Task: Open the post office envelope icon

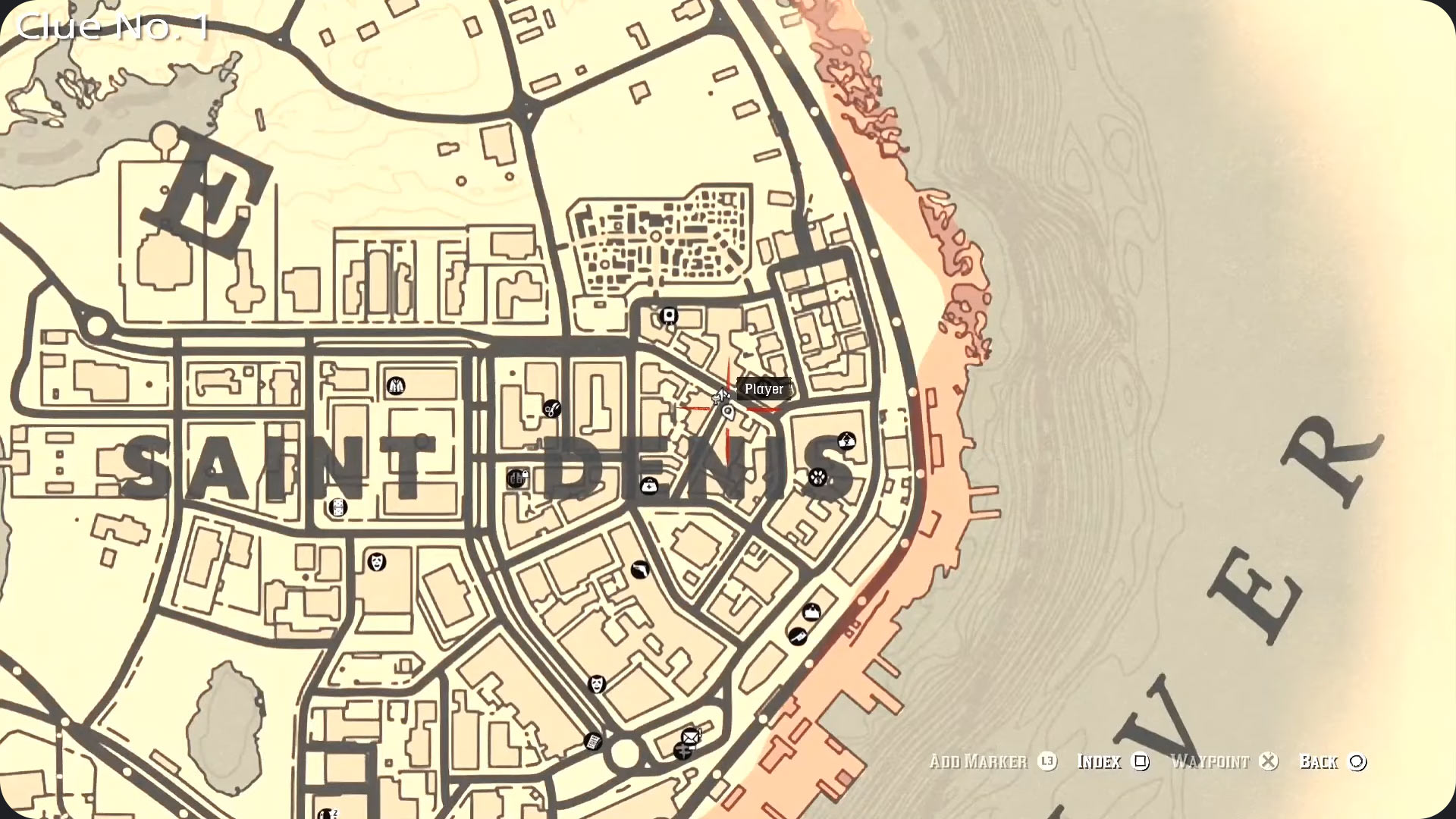Action: click(689, 736)
